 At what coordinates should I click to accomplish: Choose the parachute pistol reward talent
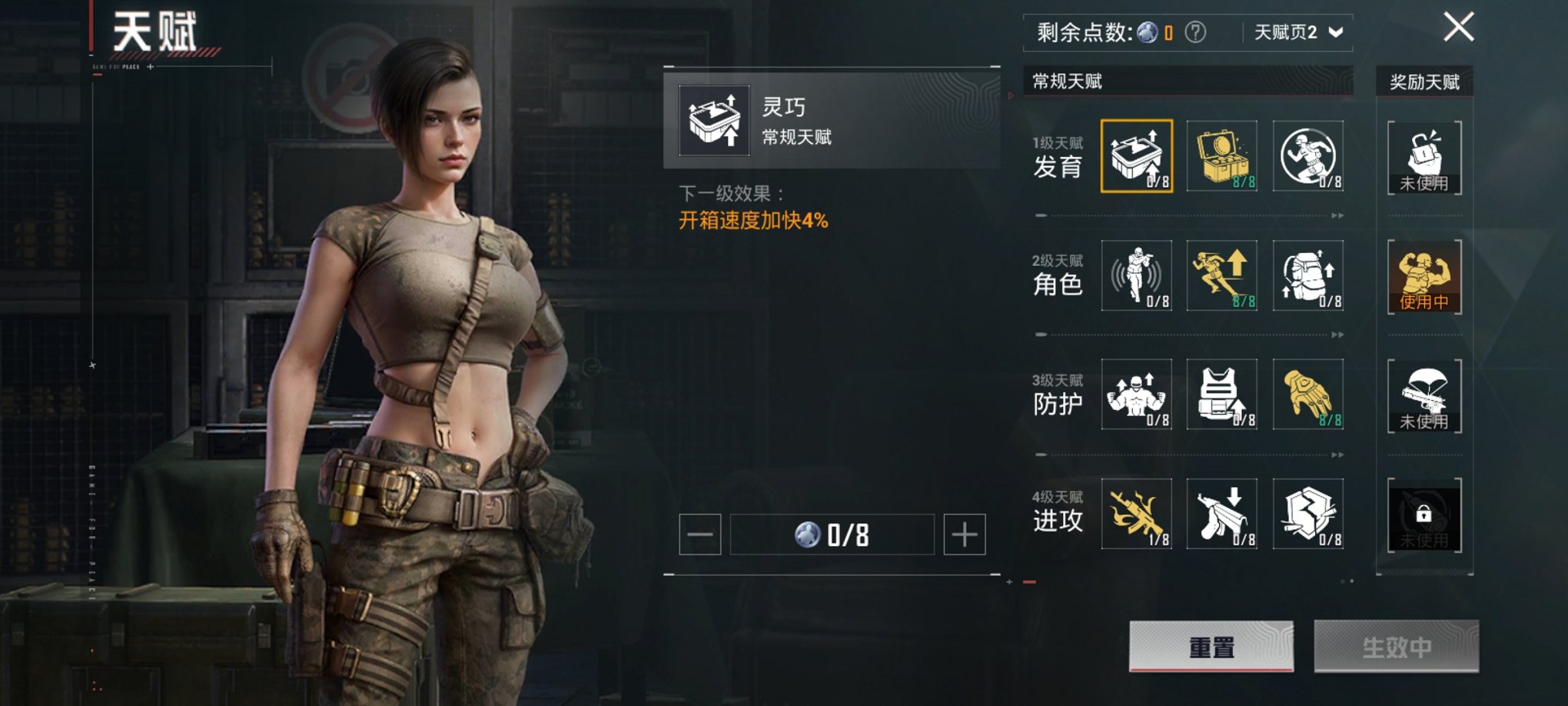pos(1423,395)
